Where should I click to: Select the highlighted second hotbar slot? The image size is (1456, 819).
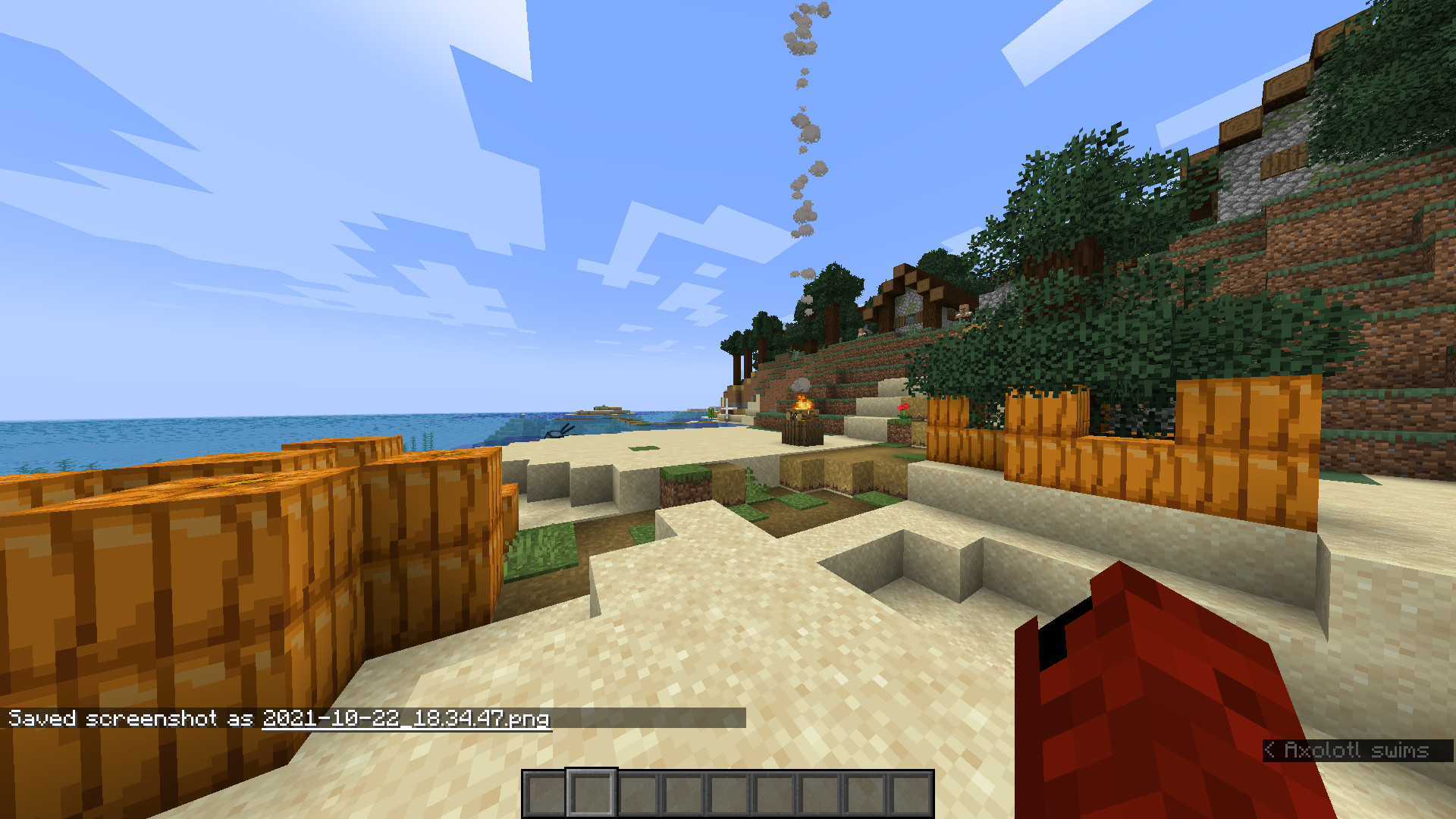tap(591, 794)
